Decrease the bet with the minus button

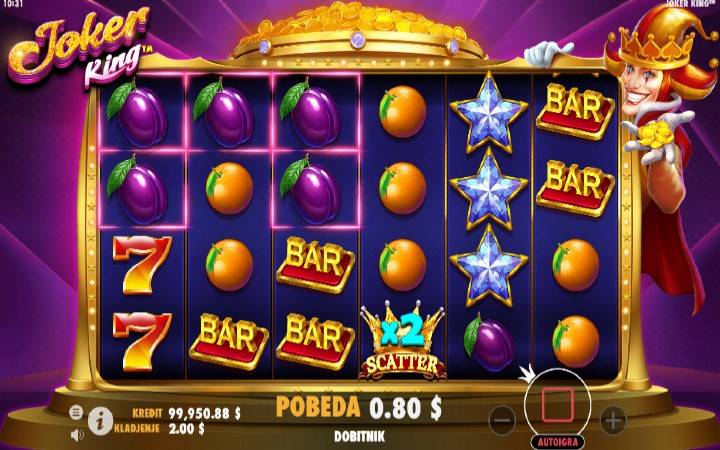pyautogui.click(x=504, y=418)
